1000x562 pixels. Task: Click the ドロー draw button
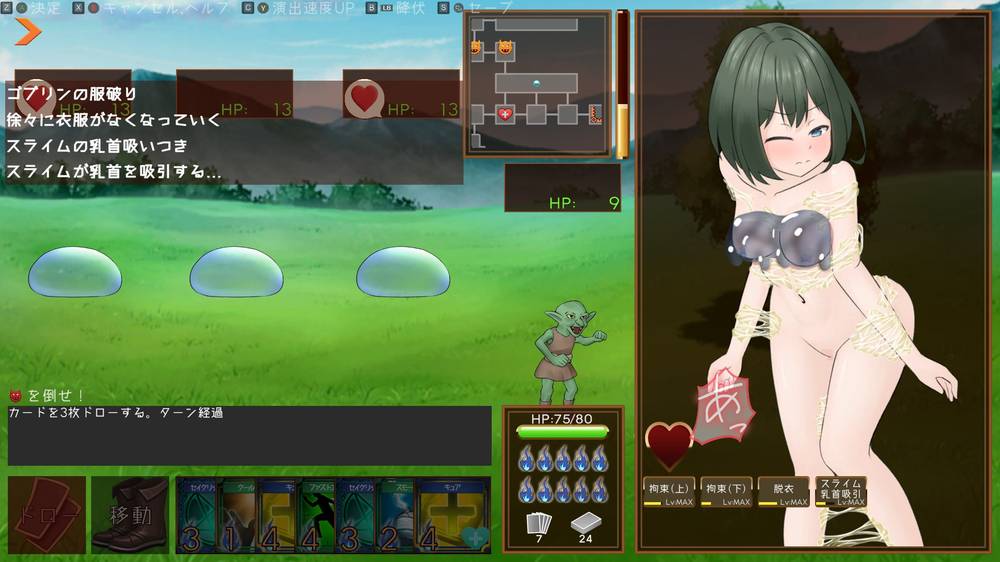coord(46,514)
